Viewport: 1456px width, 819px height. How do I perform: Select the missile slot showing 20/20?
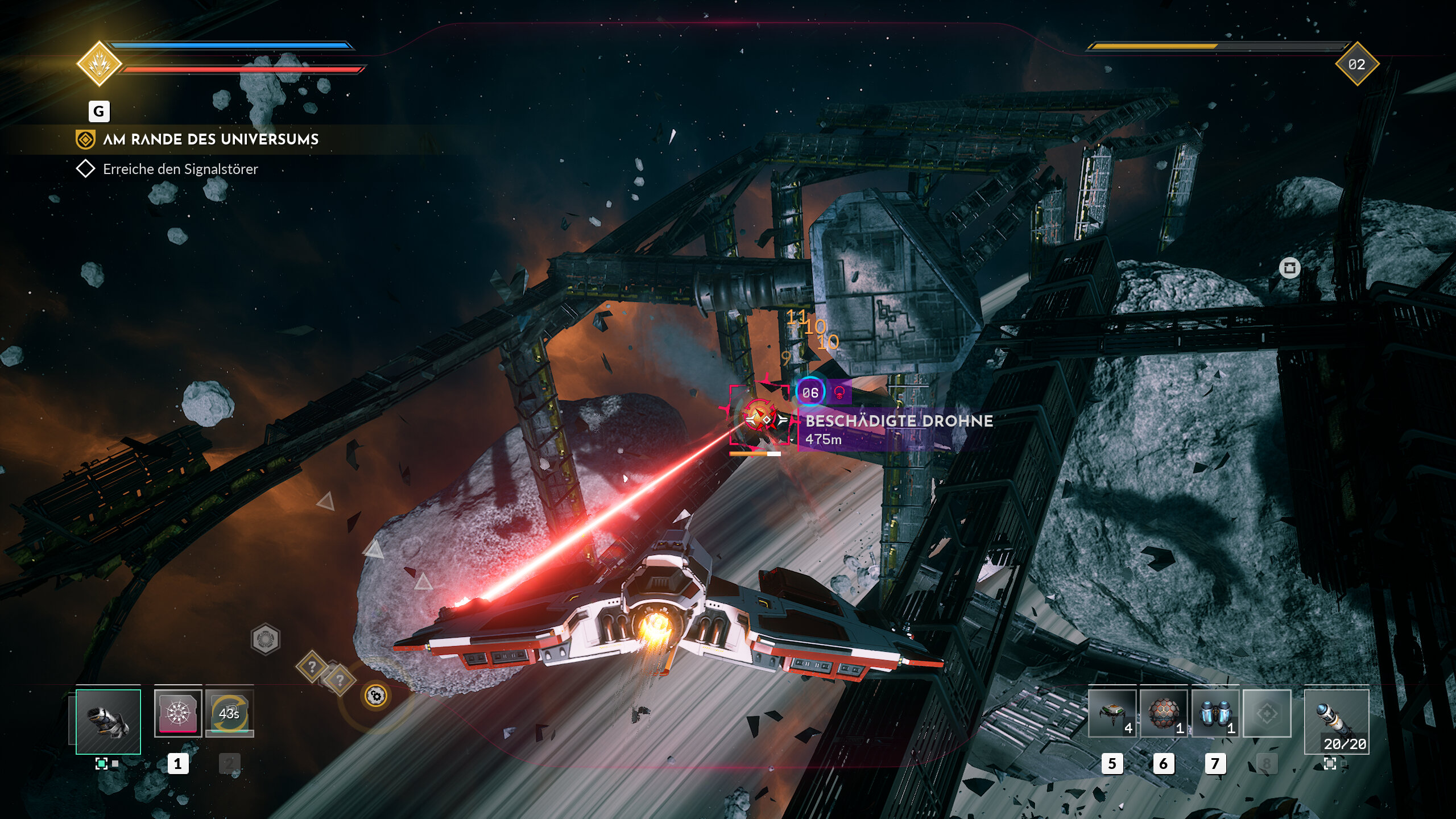click(1336, 721)
